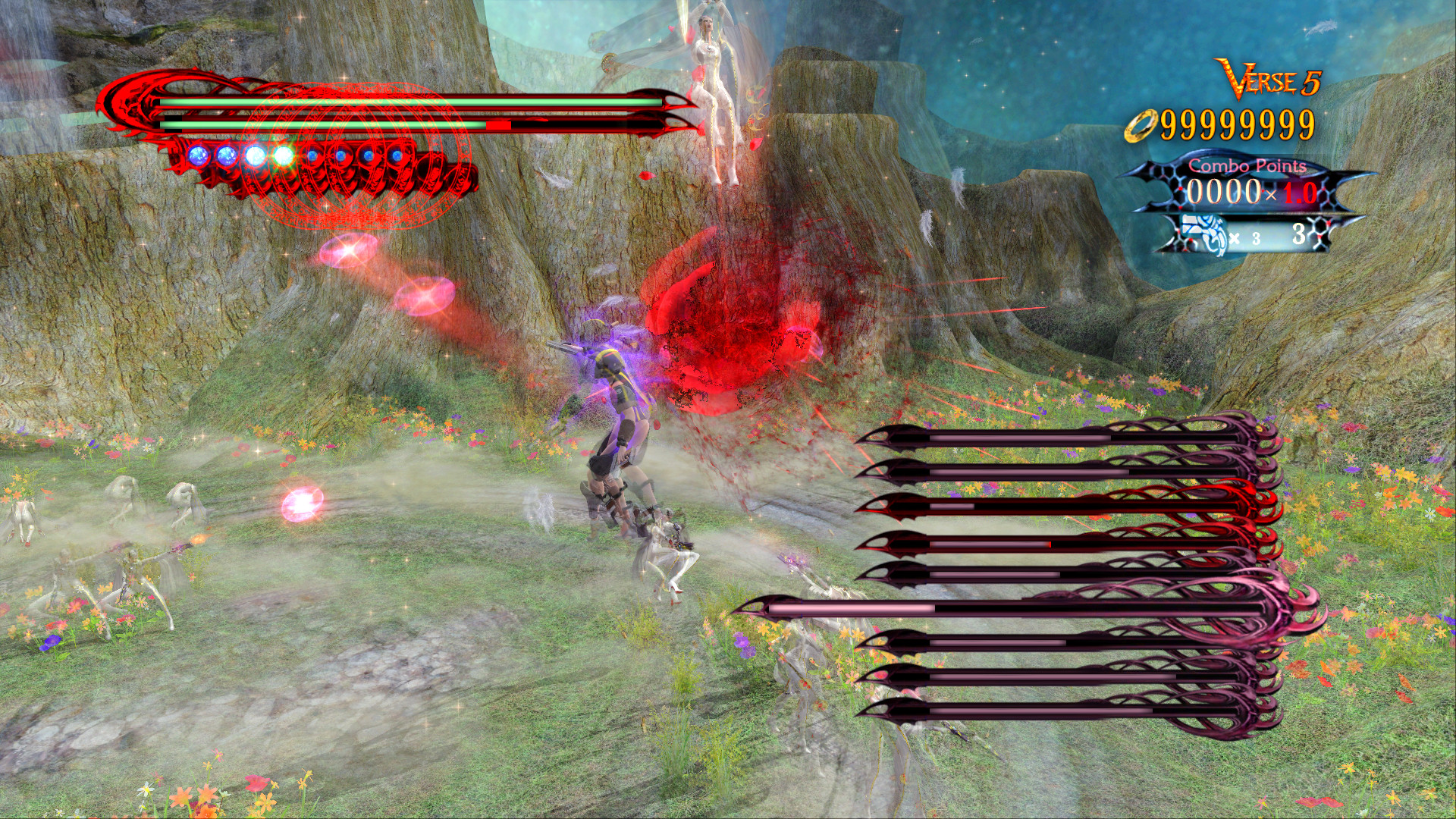Select the pistol weapon icon below Combo Points
The image size is (1456, 819).
coord(1203,234)
